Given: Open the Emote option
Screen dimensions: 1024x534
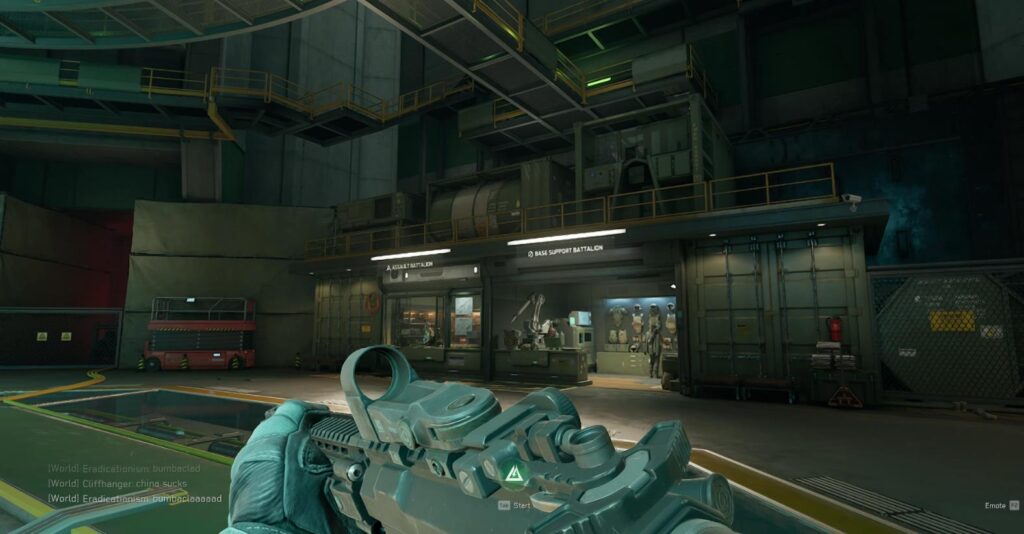Looking at the screenshot, I should [994, 506].
